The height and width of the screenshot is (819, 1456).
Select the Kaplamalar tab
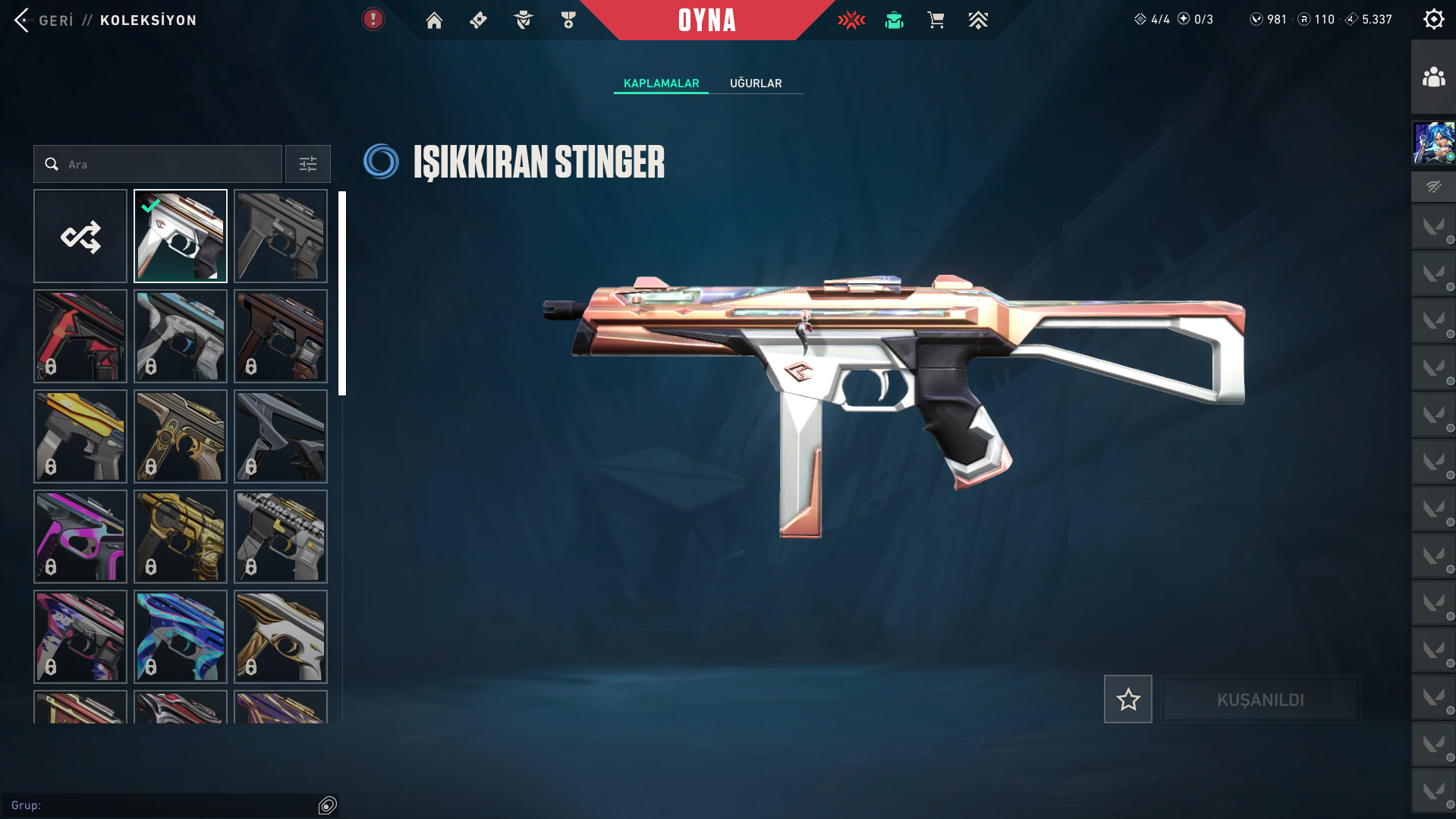pyautogui.click(x=661, y=83)
